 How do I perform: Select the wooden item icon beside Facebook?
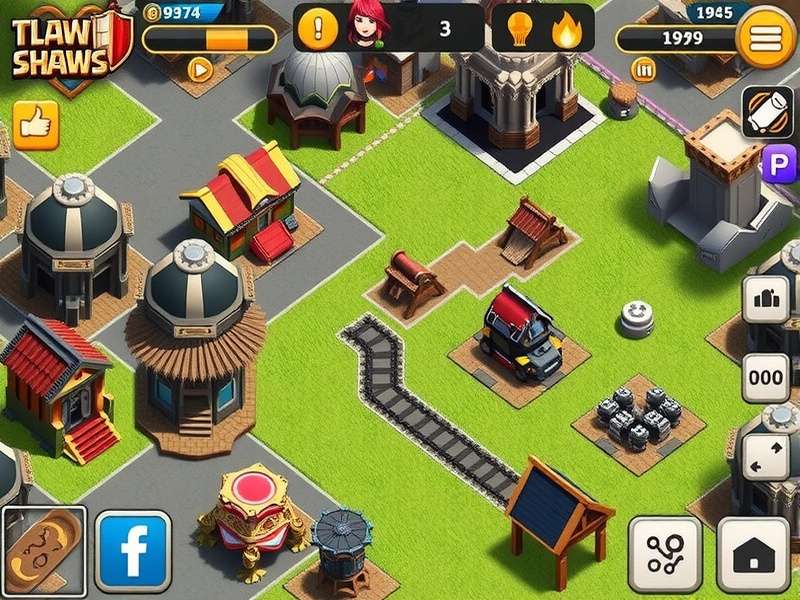pos(43,550)
